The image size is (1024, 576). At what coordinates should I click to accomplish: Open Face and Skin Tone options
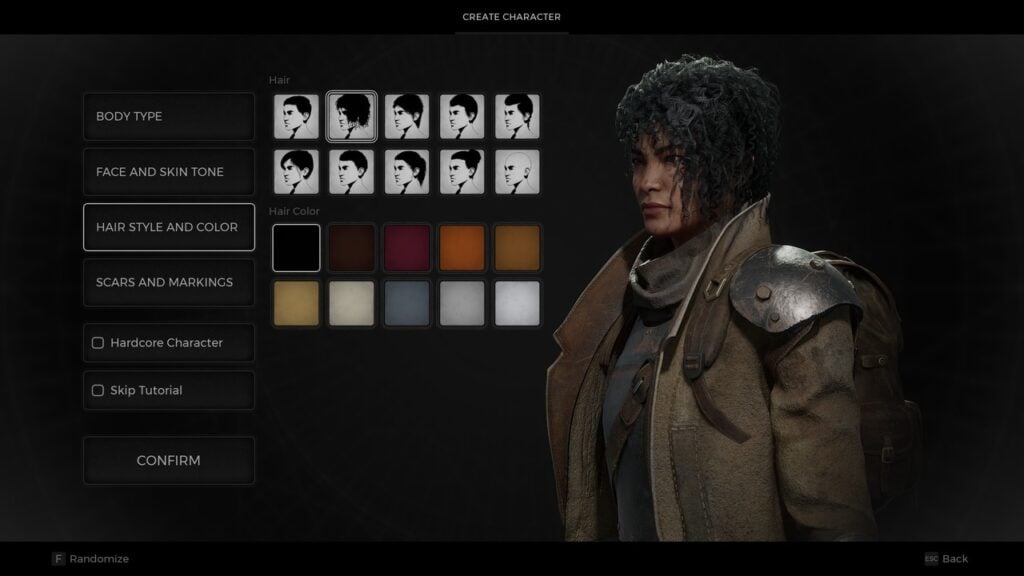click(168, 172)
